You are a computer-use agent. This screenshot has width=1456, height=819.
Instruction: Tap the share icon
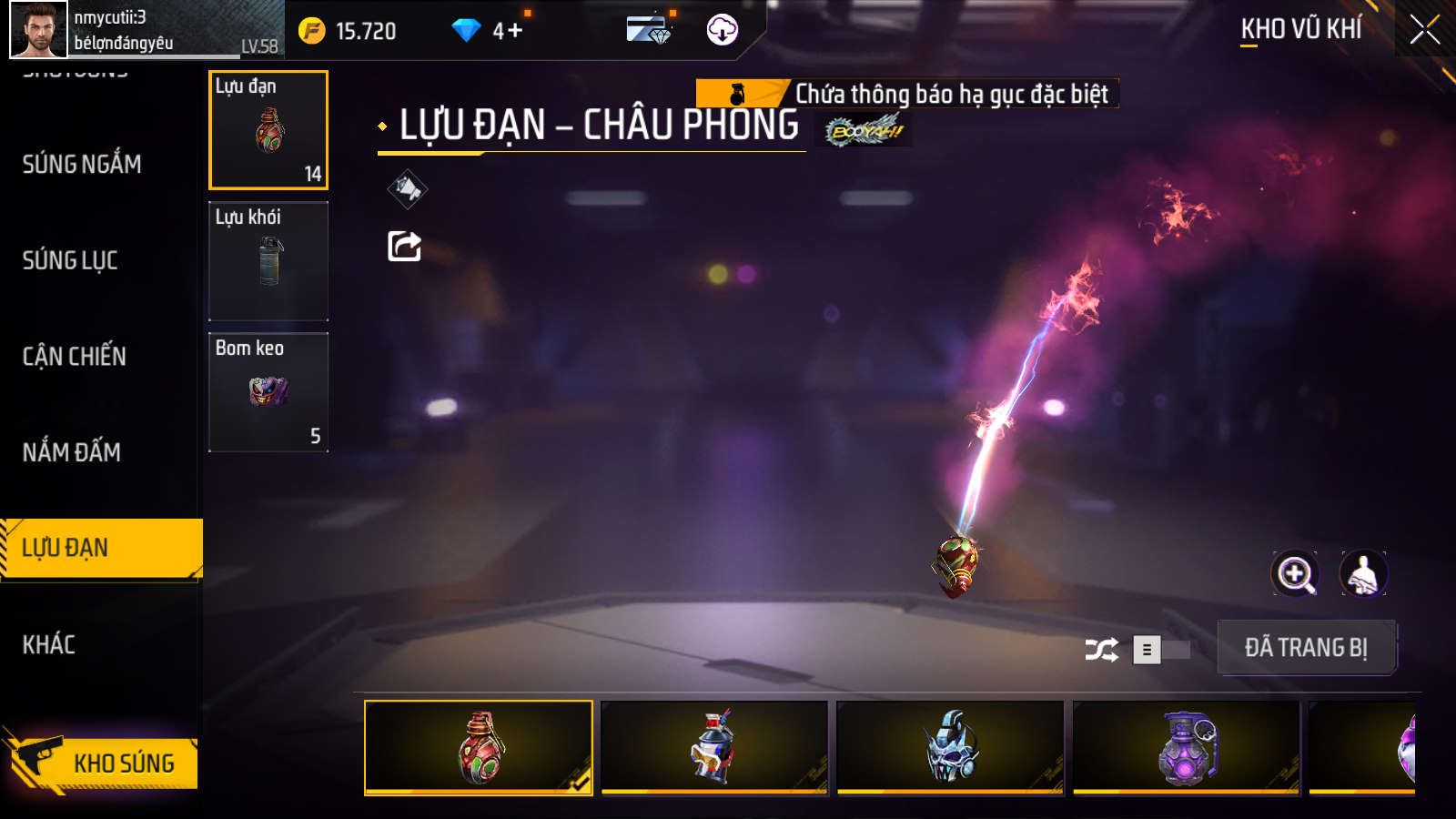pyautogui.click(x=405, y=246)
